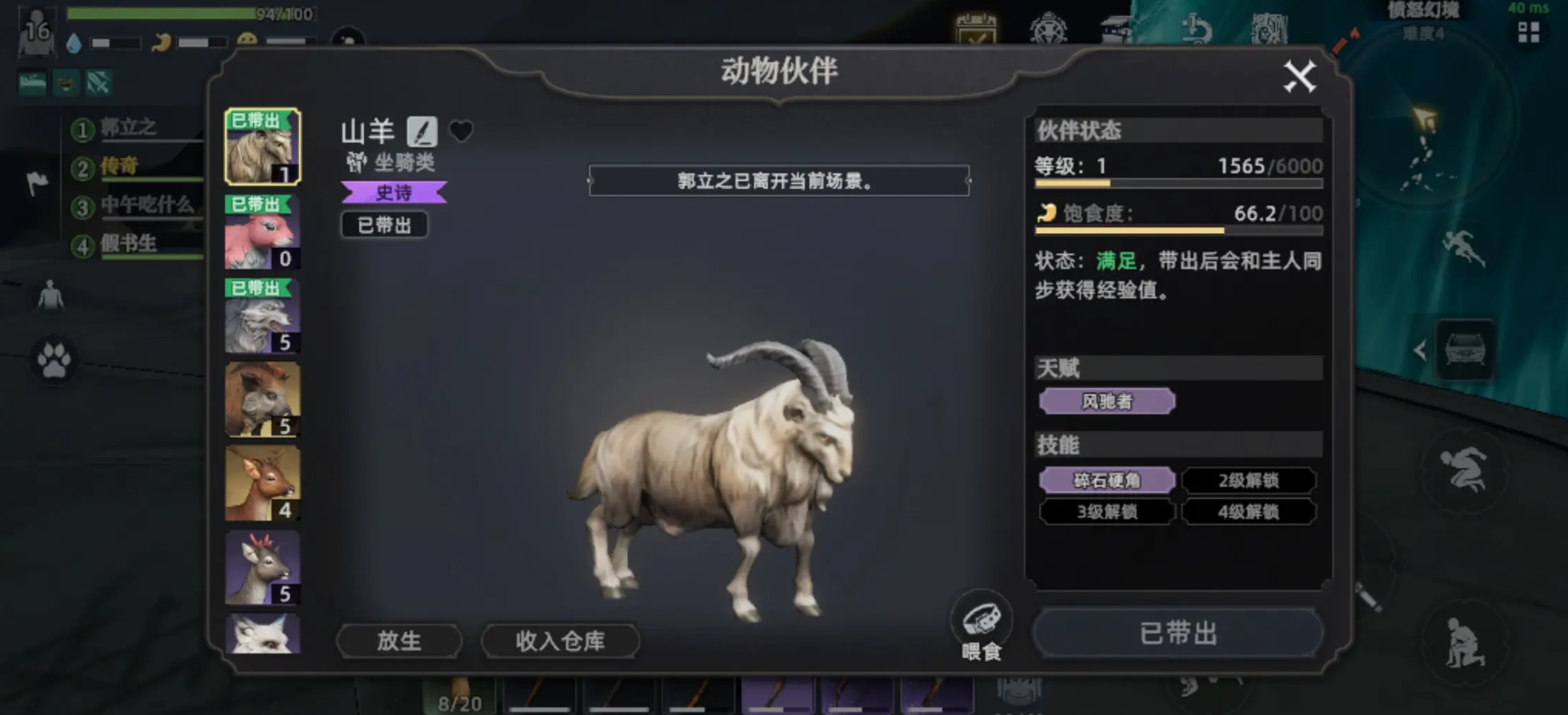Screen dimensions: 1568x715
Task: Click the 放生 release button
Action: [x=399, y=640]
